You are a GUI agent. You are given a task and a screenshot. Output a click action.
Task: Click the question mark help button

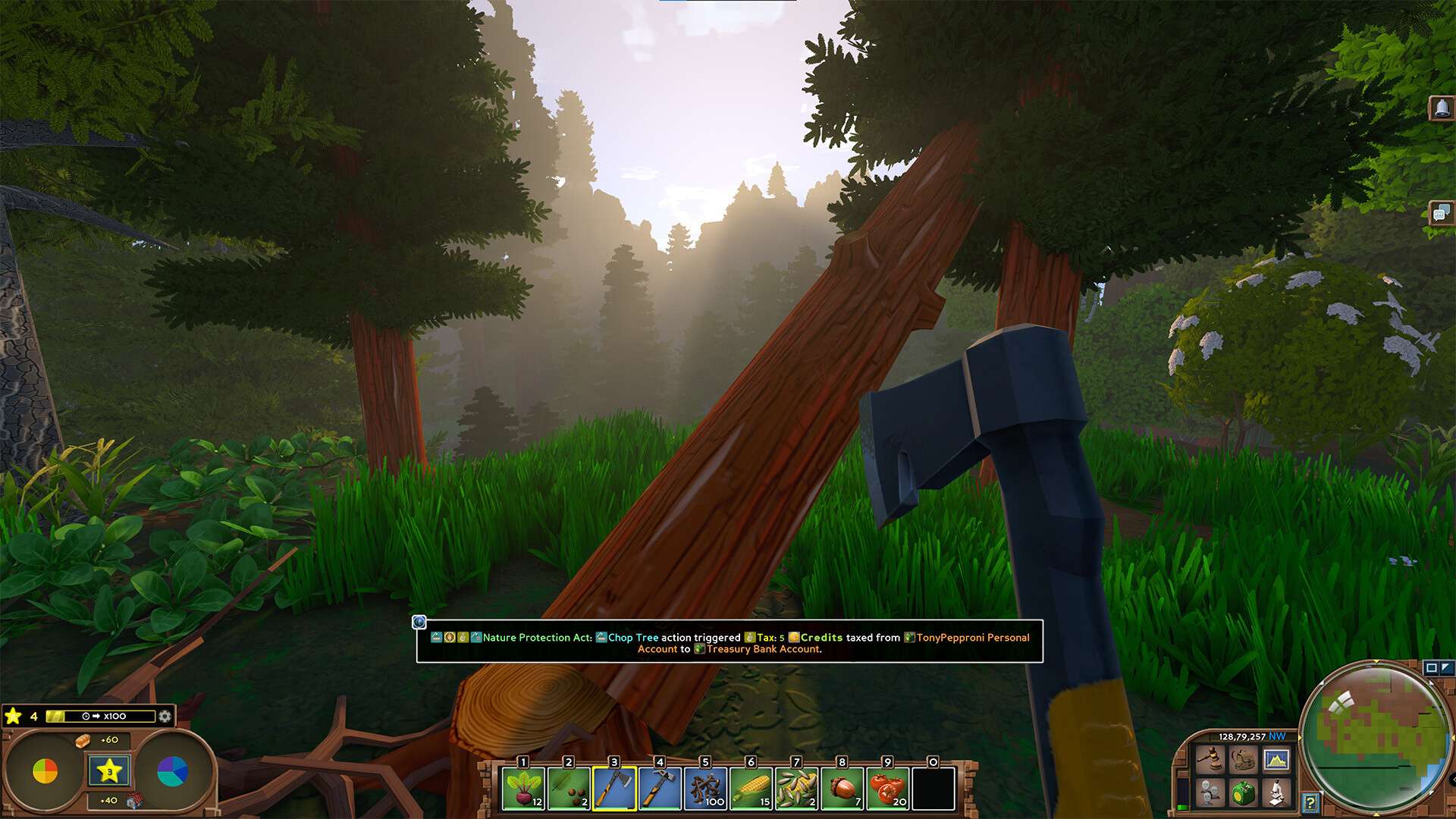pos(1310,802)
